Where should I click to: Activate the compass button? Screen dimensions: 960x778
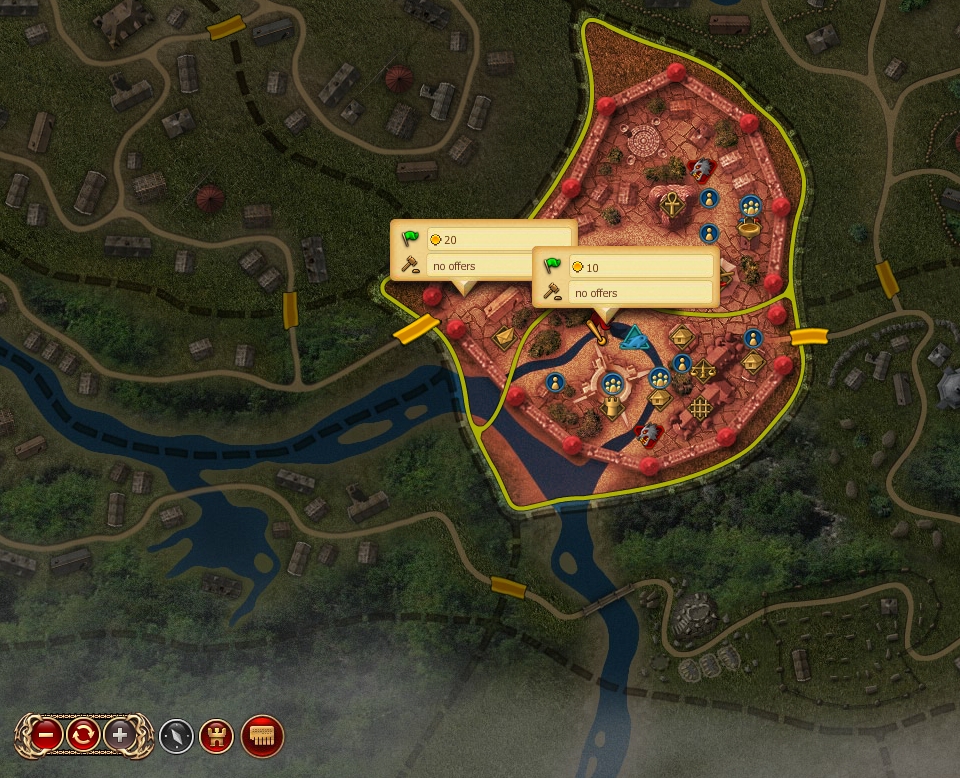176,736
